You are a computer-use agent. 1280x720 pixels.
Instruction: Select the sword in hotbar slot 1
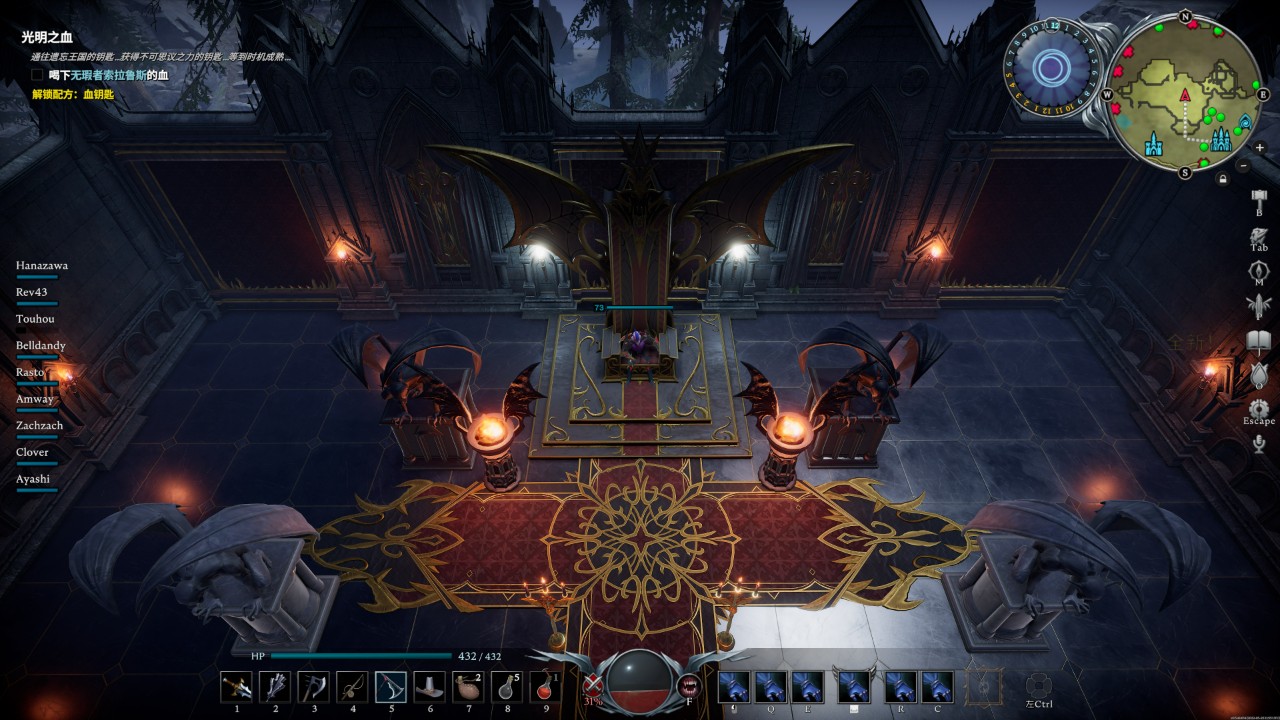tap(236, 686)
